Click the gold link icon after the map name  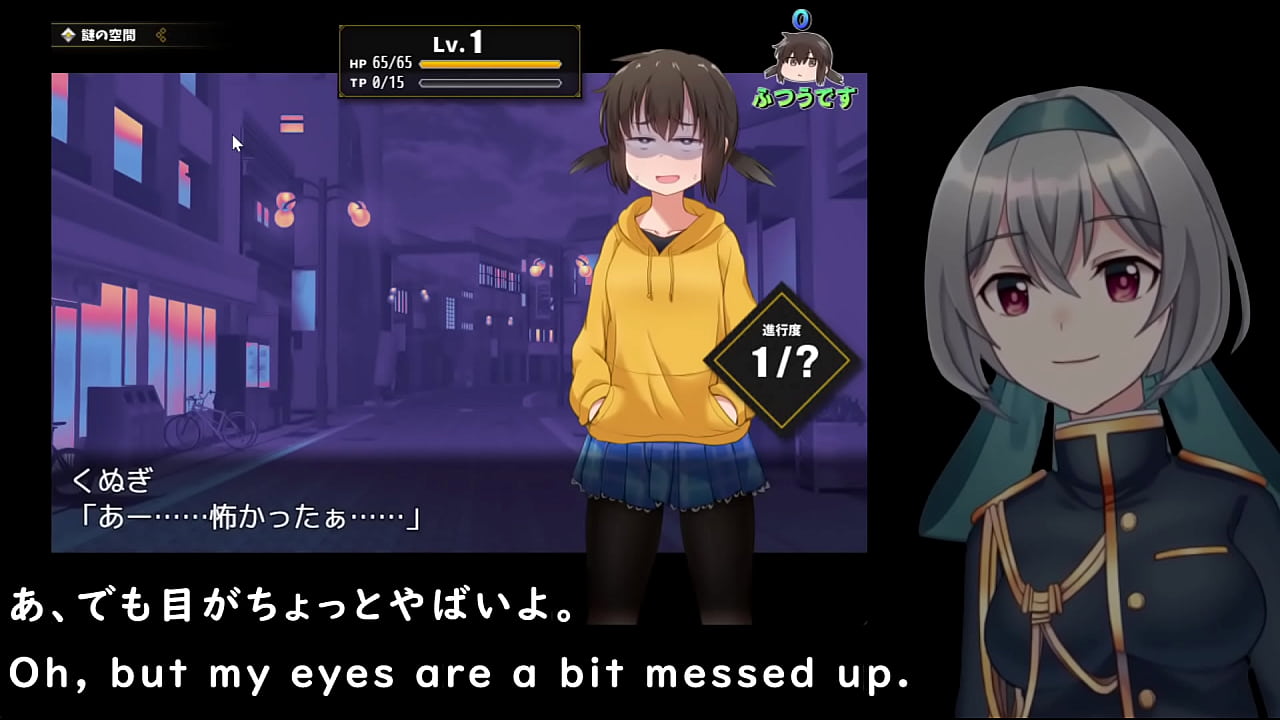coord(162,34)
